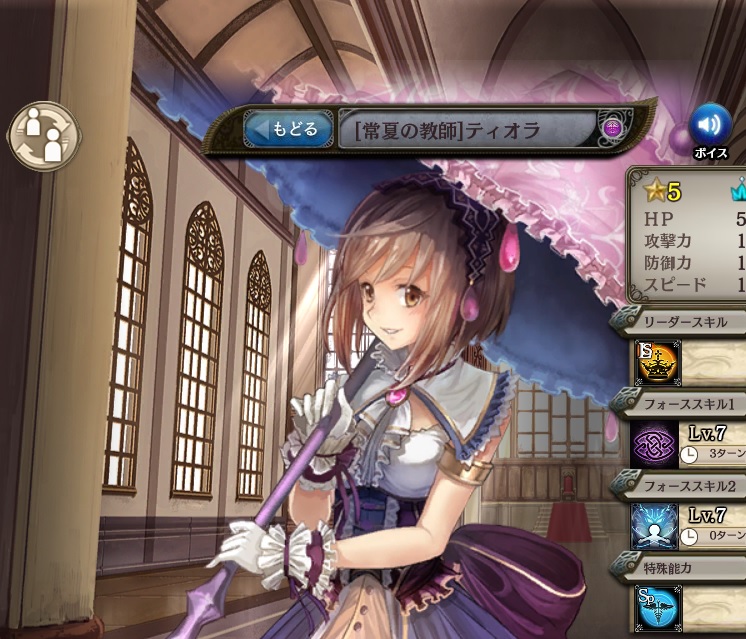View Force Skill 1 purple knot icon
This screenshot has width=746, height=639.
(x=655, y=443)
